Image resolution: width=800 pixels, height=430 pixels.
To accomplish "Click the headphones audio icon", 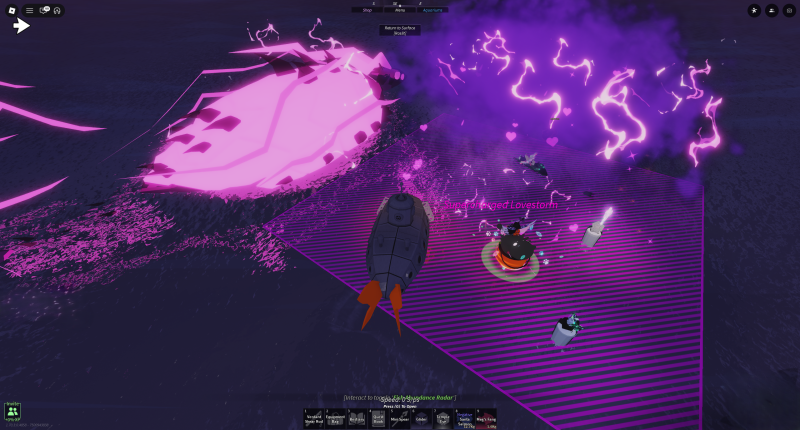I will pyautogui.click(x=57, y=10).
